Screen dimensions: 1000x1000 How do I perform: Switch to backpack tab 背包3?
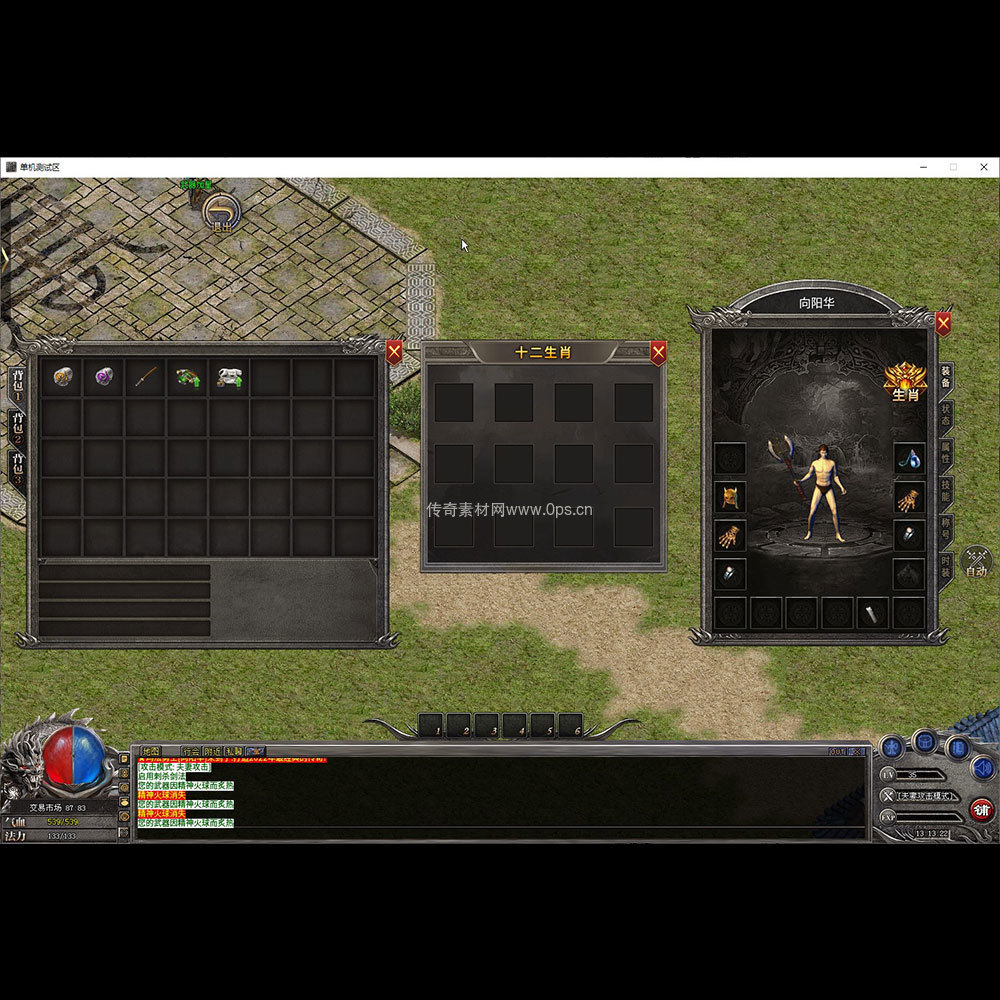[x=17, y=466]
